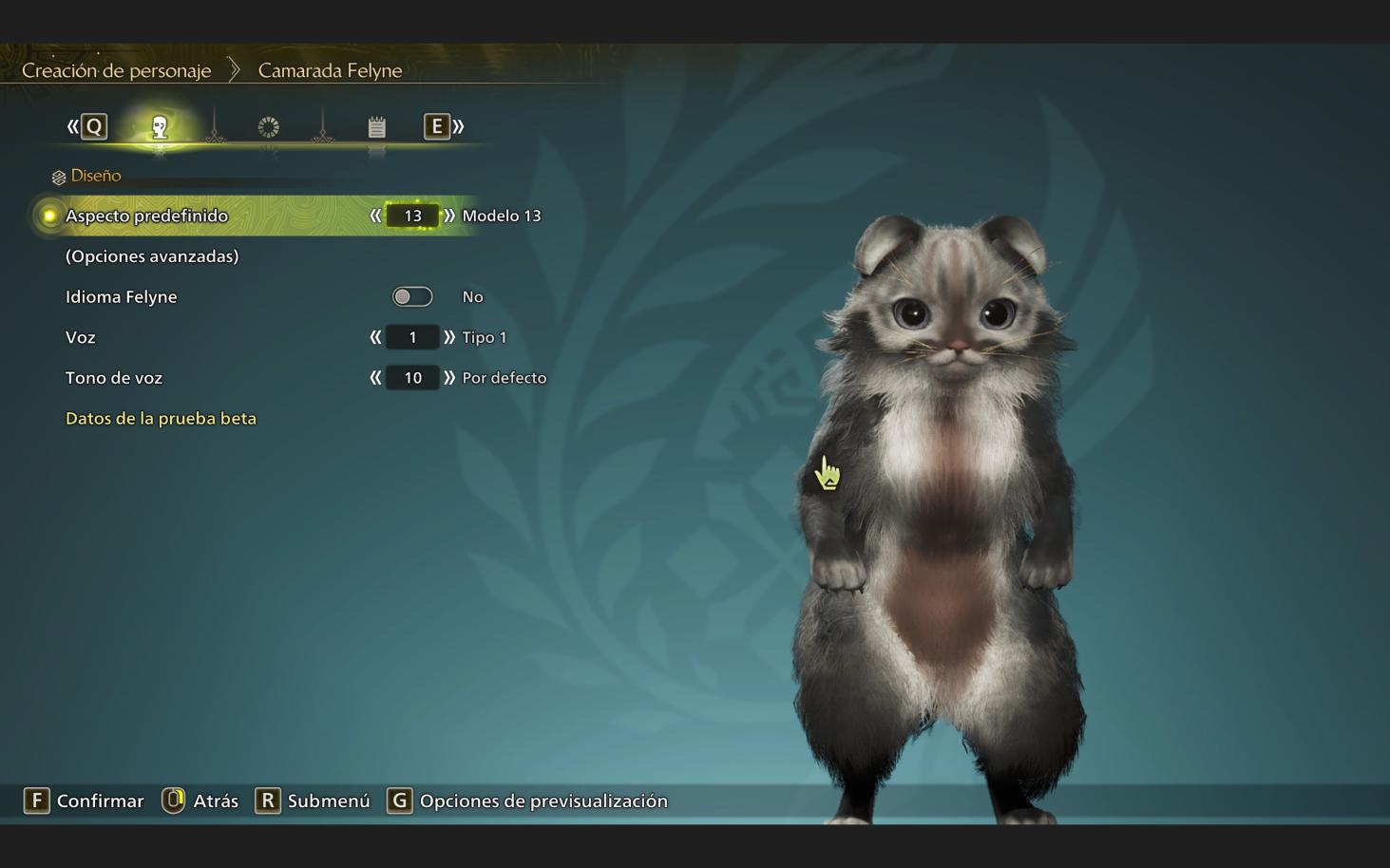Open Datos de la prueba beta
The image size is (1390, 868).
161,419
